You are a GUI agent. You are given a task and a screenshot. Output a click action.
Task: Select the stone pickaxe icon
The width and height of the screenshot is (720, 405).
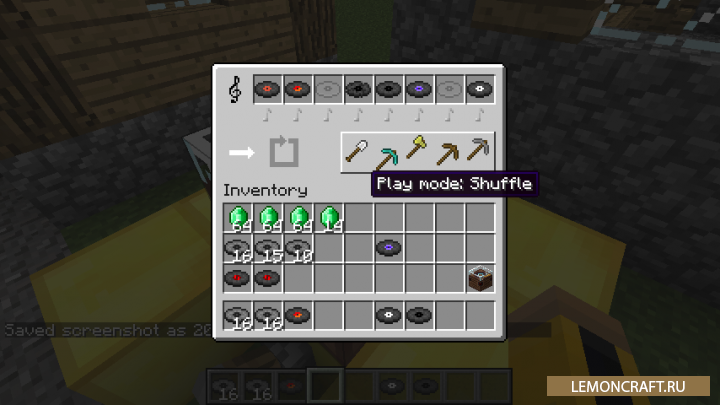(481, 152)
